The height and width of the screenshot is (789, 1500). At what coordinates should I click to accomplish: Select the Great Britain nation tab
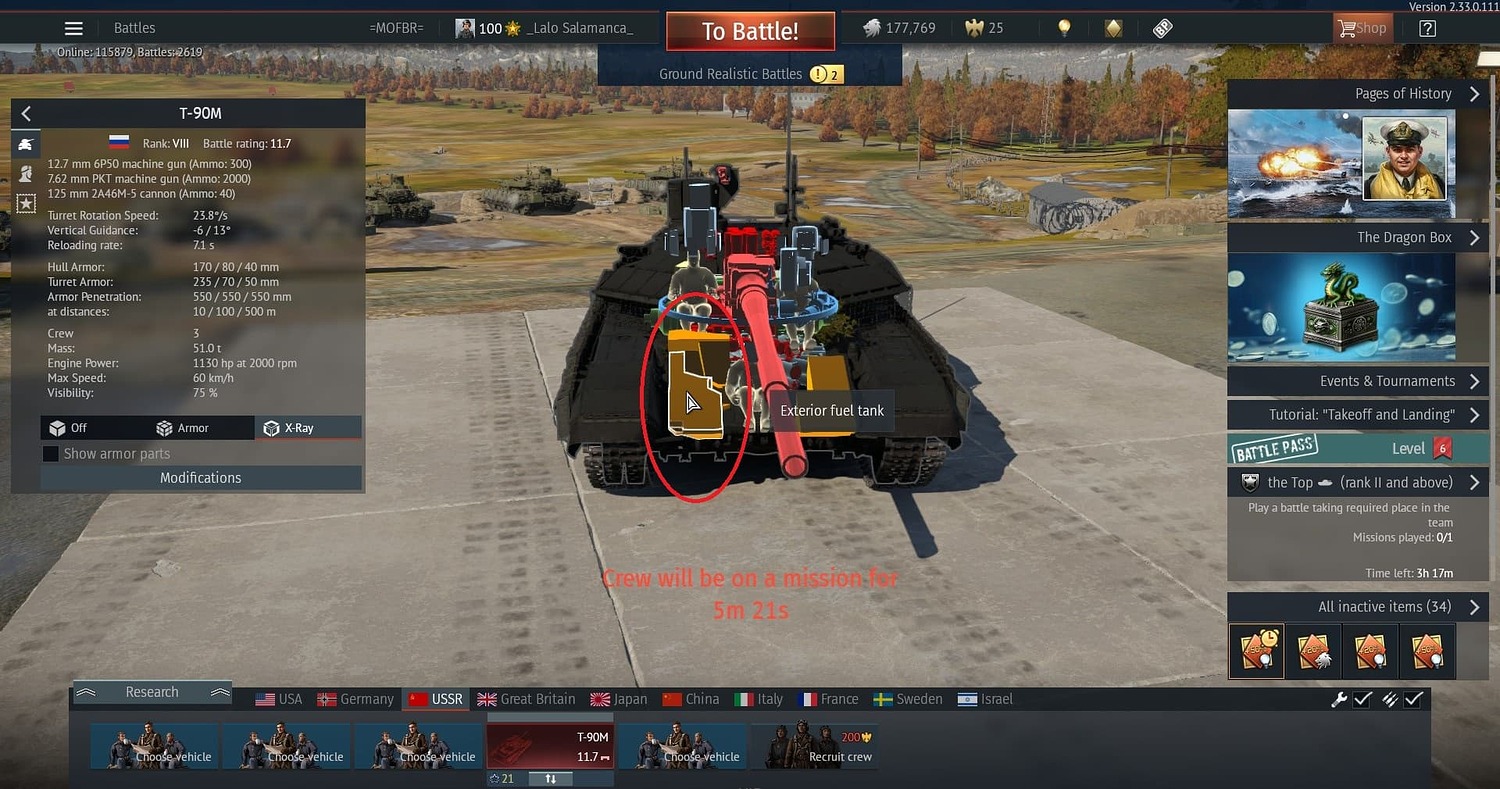pos(527,698)
